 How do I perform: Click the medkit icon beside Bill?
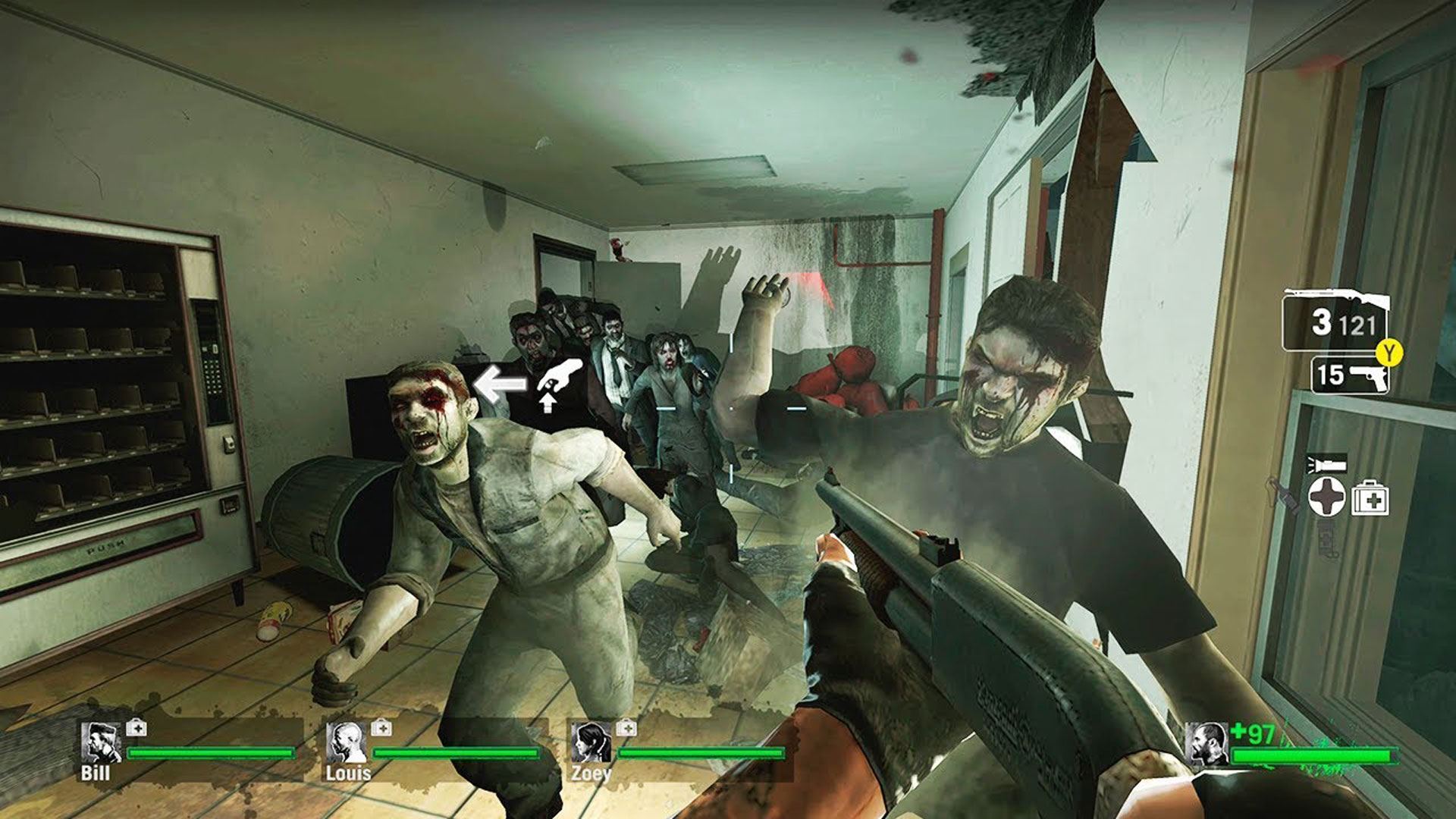(x=136, y=728)
